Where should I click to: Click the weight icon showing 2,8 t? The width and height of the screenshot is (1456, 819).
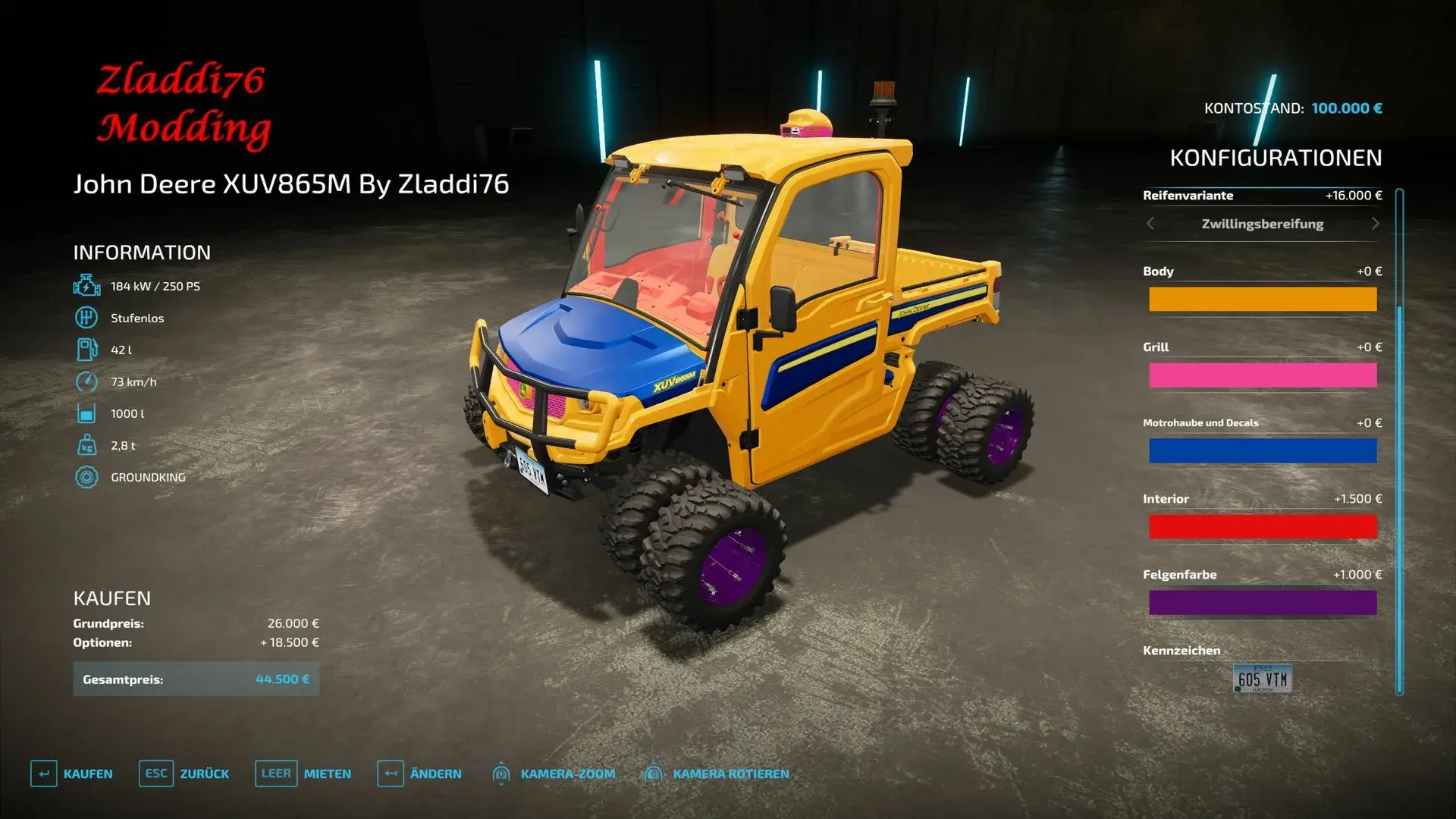86,445
